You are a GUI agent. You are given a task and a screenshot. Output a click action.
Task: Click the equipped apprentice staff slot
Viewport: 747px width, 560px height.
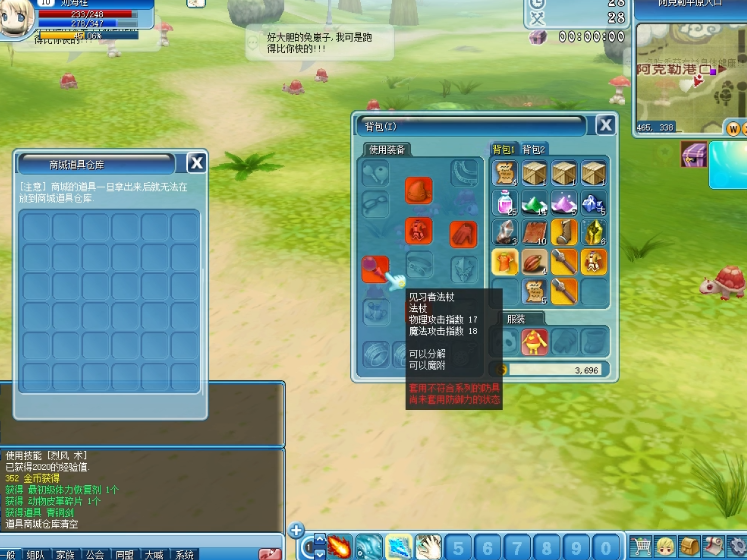375,268
